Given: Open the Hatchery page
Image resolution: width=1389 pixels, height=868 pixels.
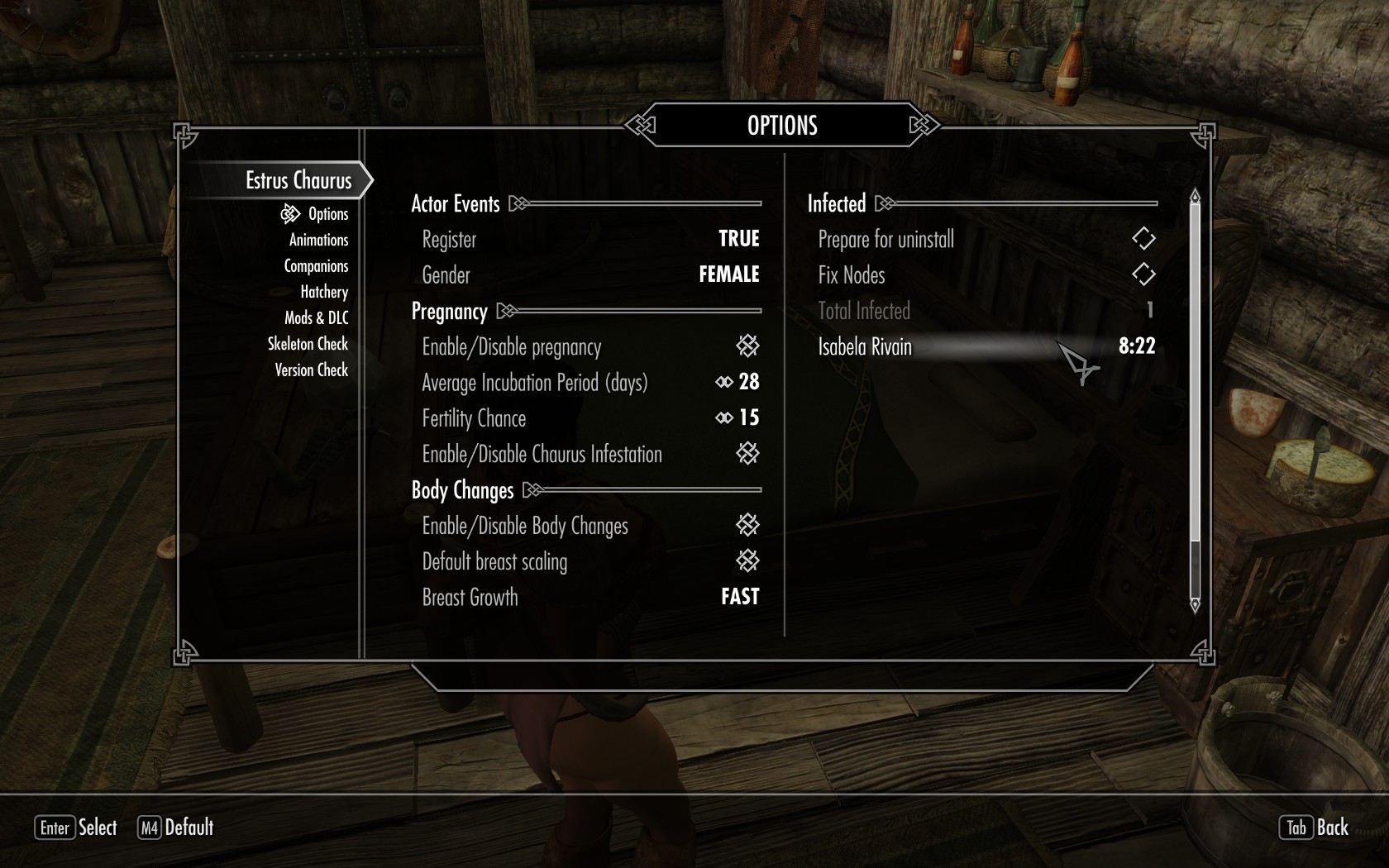Looking at the screenshot, I should [324, 292].
